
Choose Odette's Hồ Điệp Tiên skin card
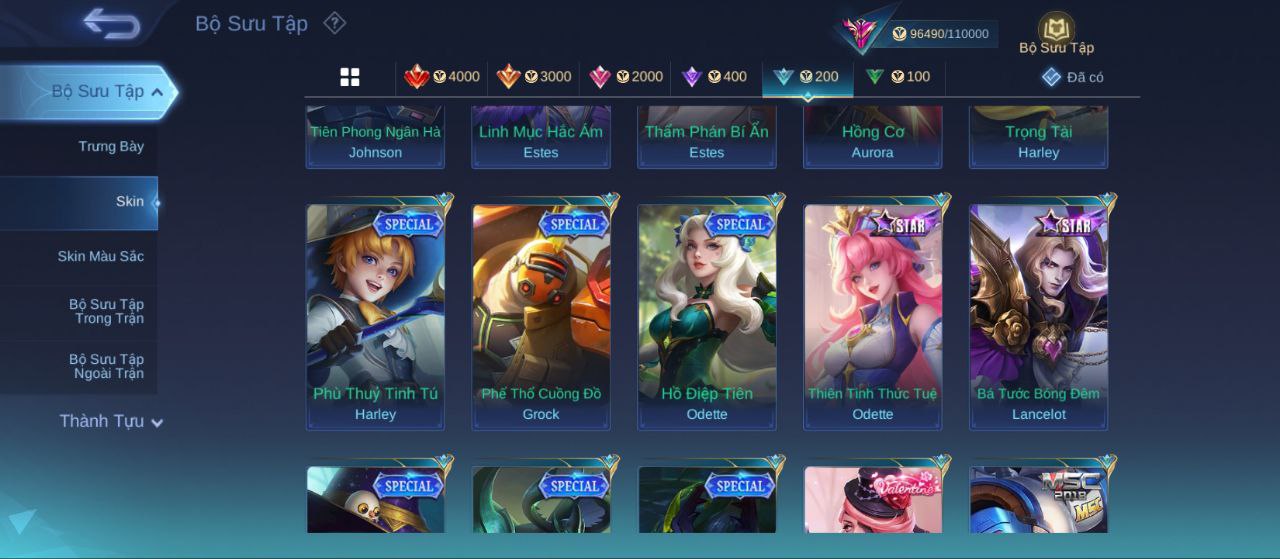(x=707, y=317)
